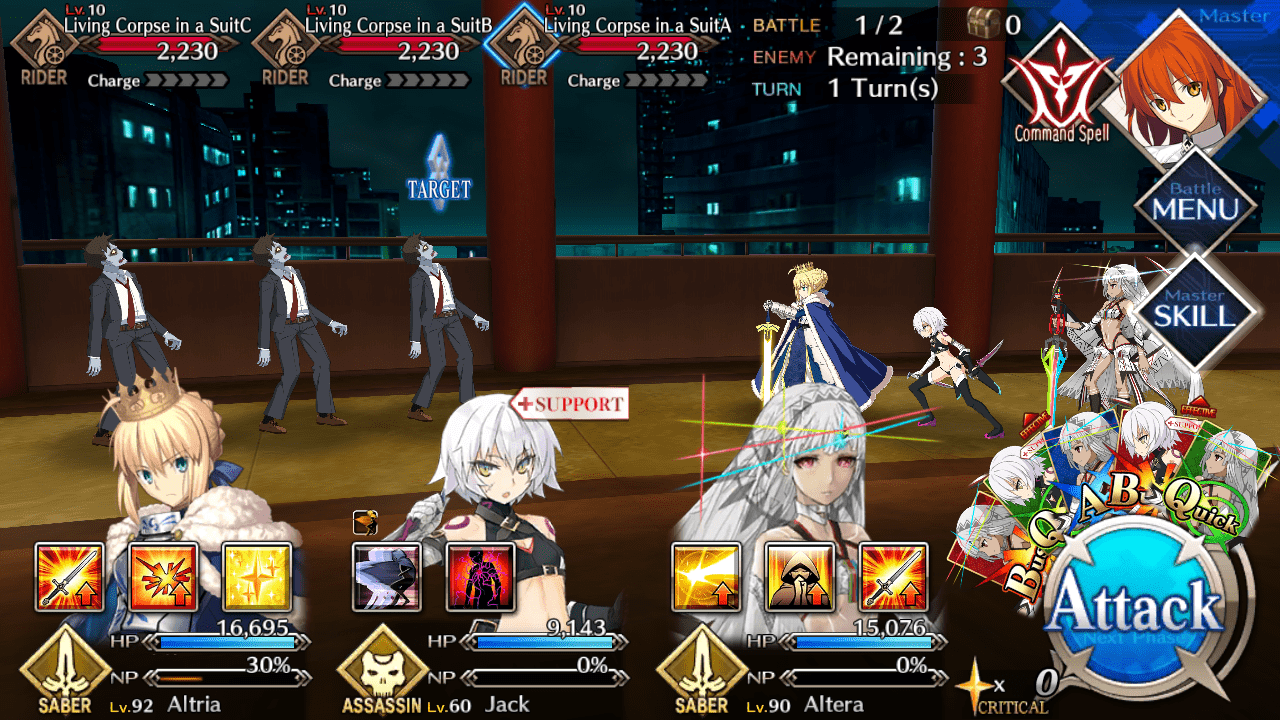Select Living Corpse in a SuitA as target

point(445,330)
